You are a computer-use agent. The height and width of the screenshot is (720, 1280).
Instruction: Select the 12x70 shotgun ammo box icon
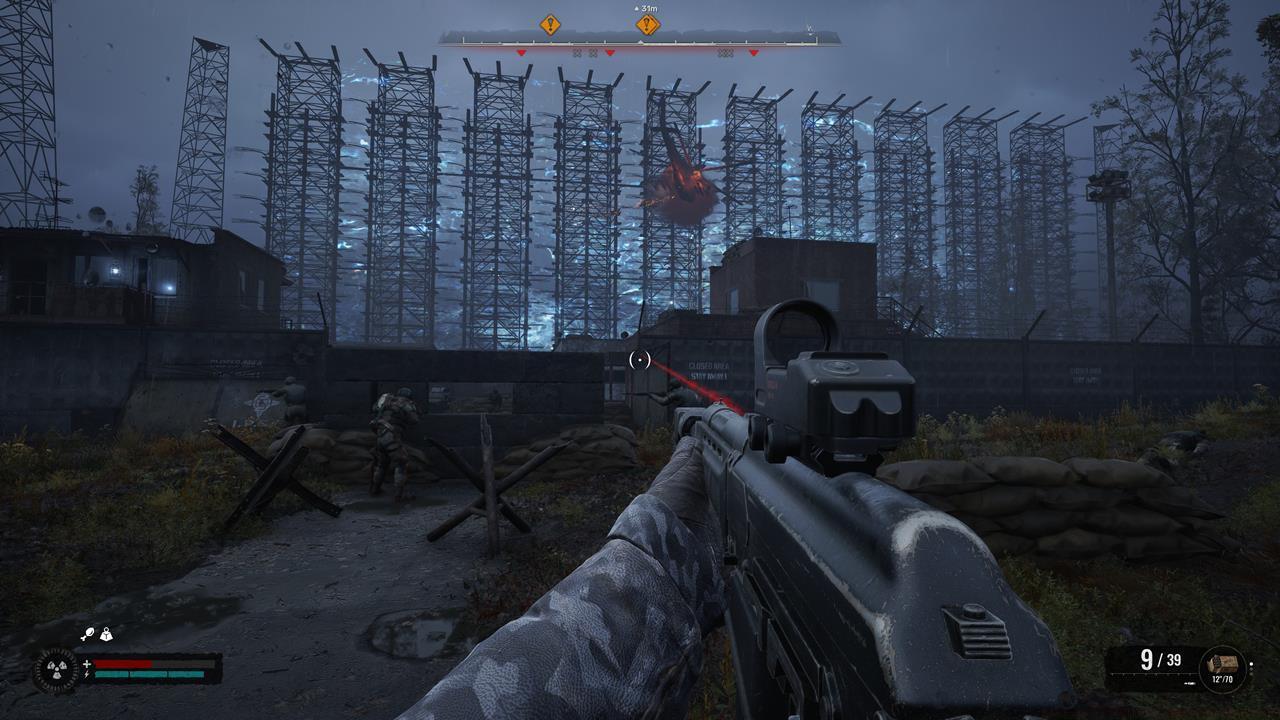(x=1223, y=663)
